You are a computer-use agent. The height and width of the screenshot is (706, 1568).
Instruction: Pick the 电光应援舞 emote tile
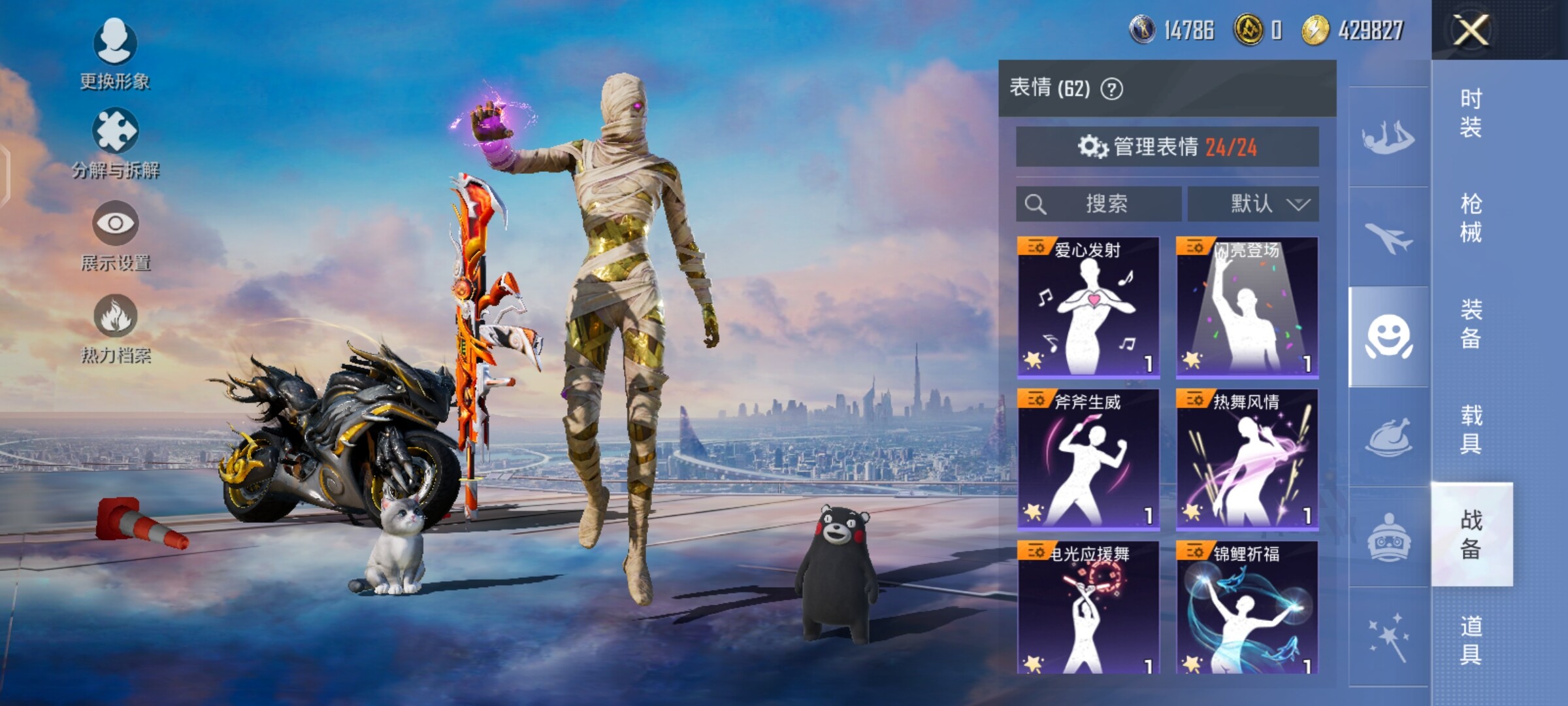point(1088,608)
